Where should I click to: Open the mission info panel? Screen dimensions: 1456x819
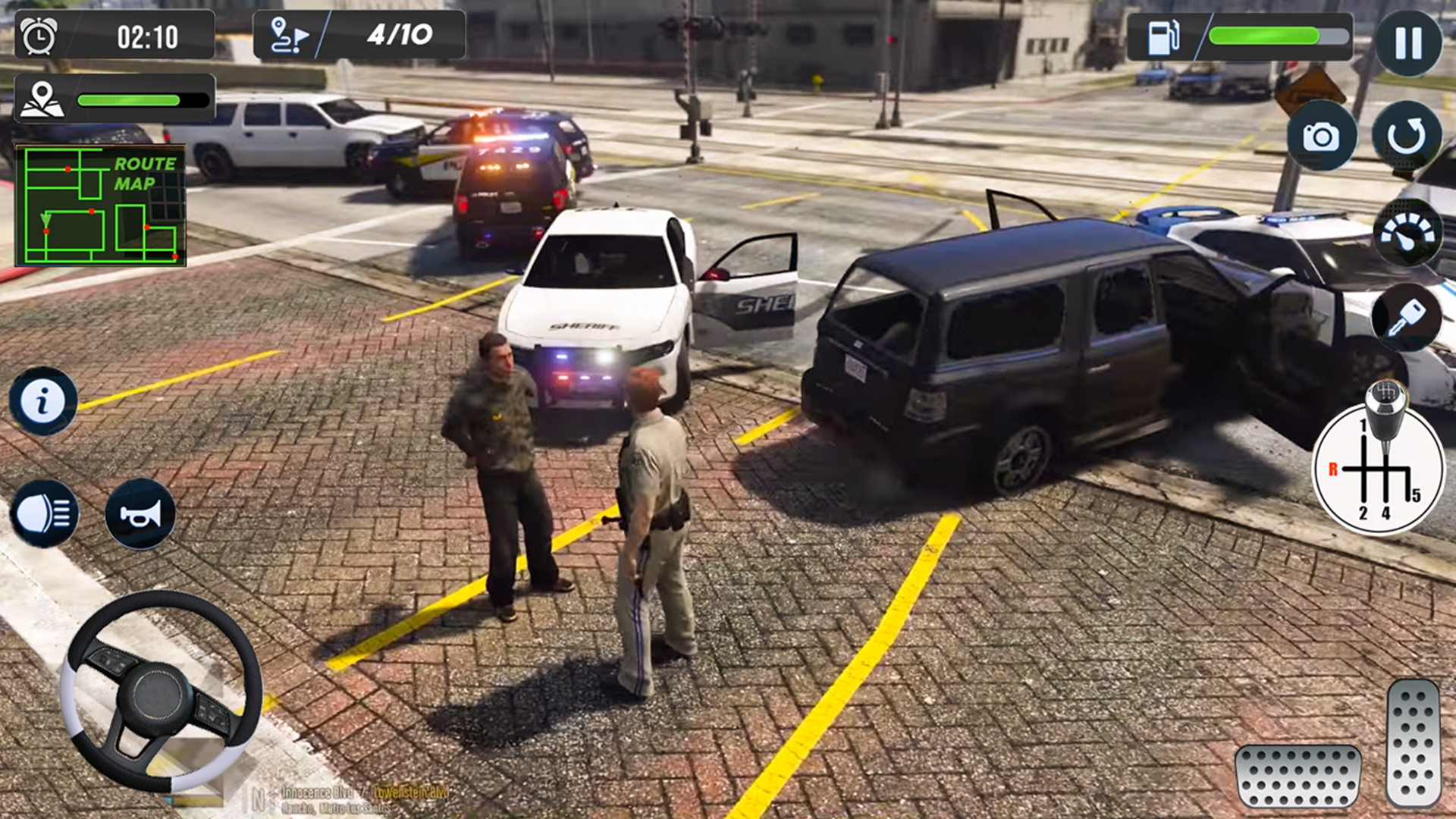click(x=42, y=398)
